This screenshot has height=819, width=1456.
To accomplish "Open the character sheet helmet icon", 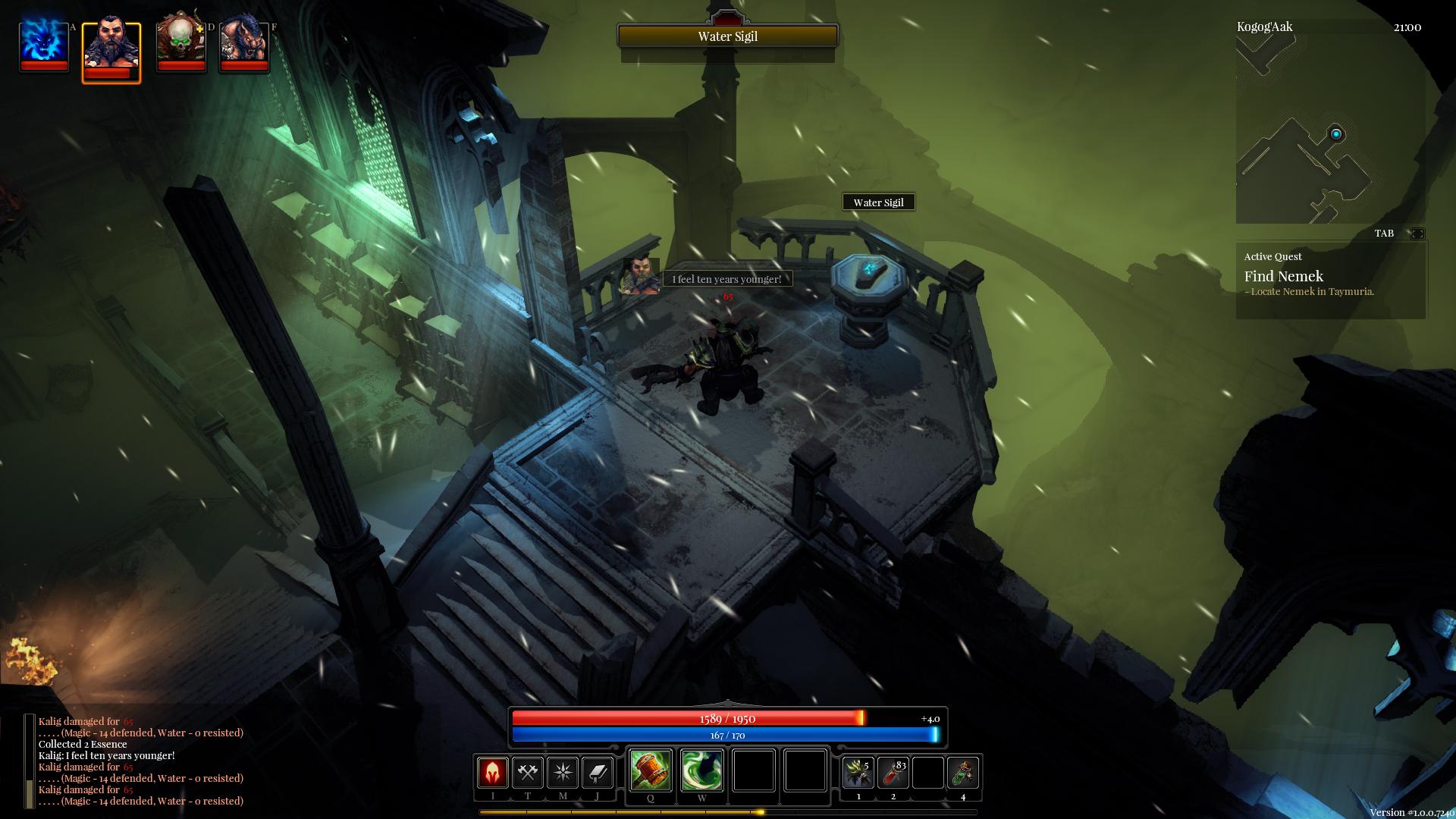I will (x=492, y=773).
